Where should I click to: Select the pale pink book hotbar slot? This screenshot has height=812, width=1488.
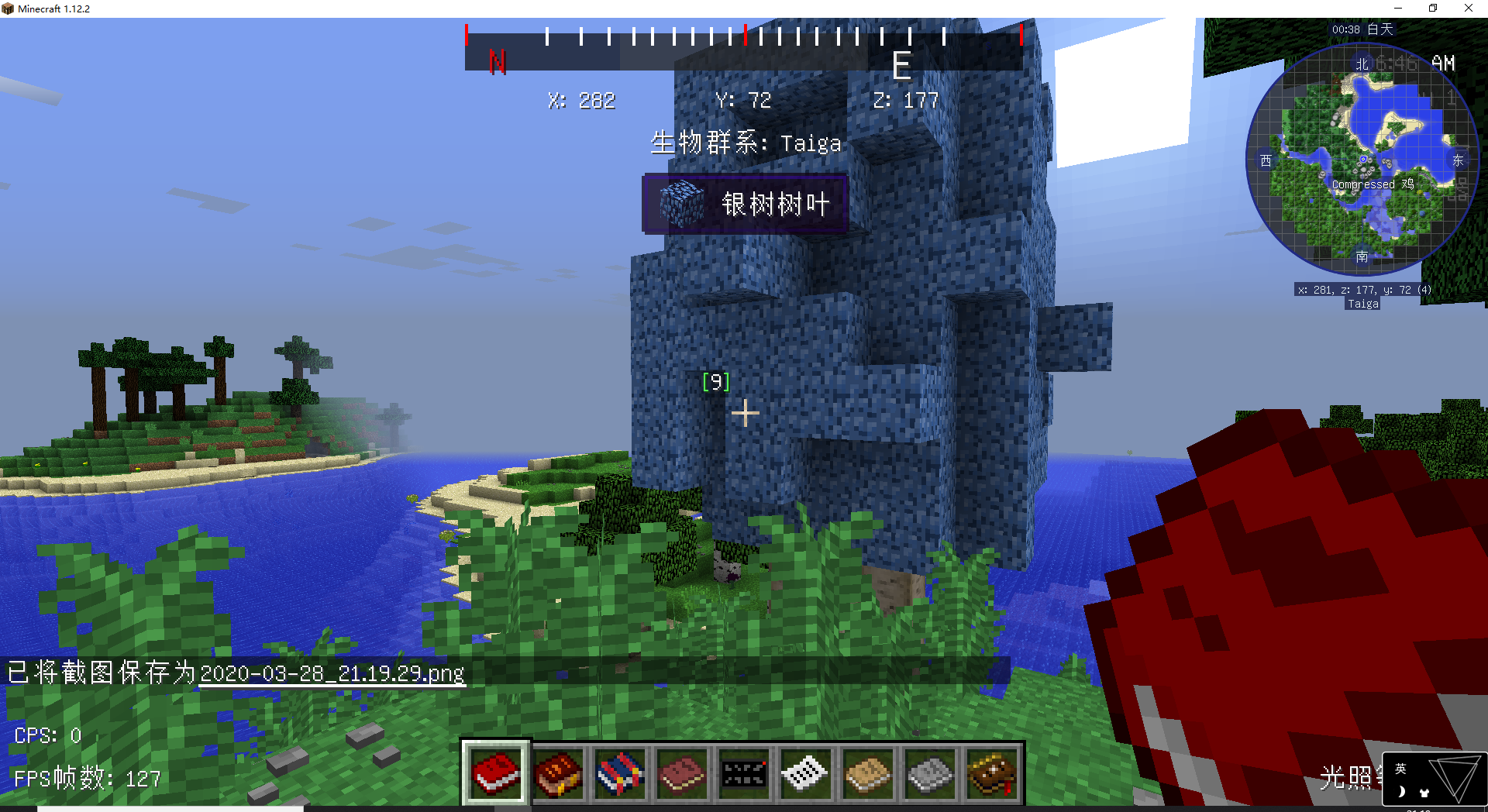click(682, 773)
